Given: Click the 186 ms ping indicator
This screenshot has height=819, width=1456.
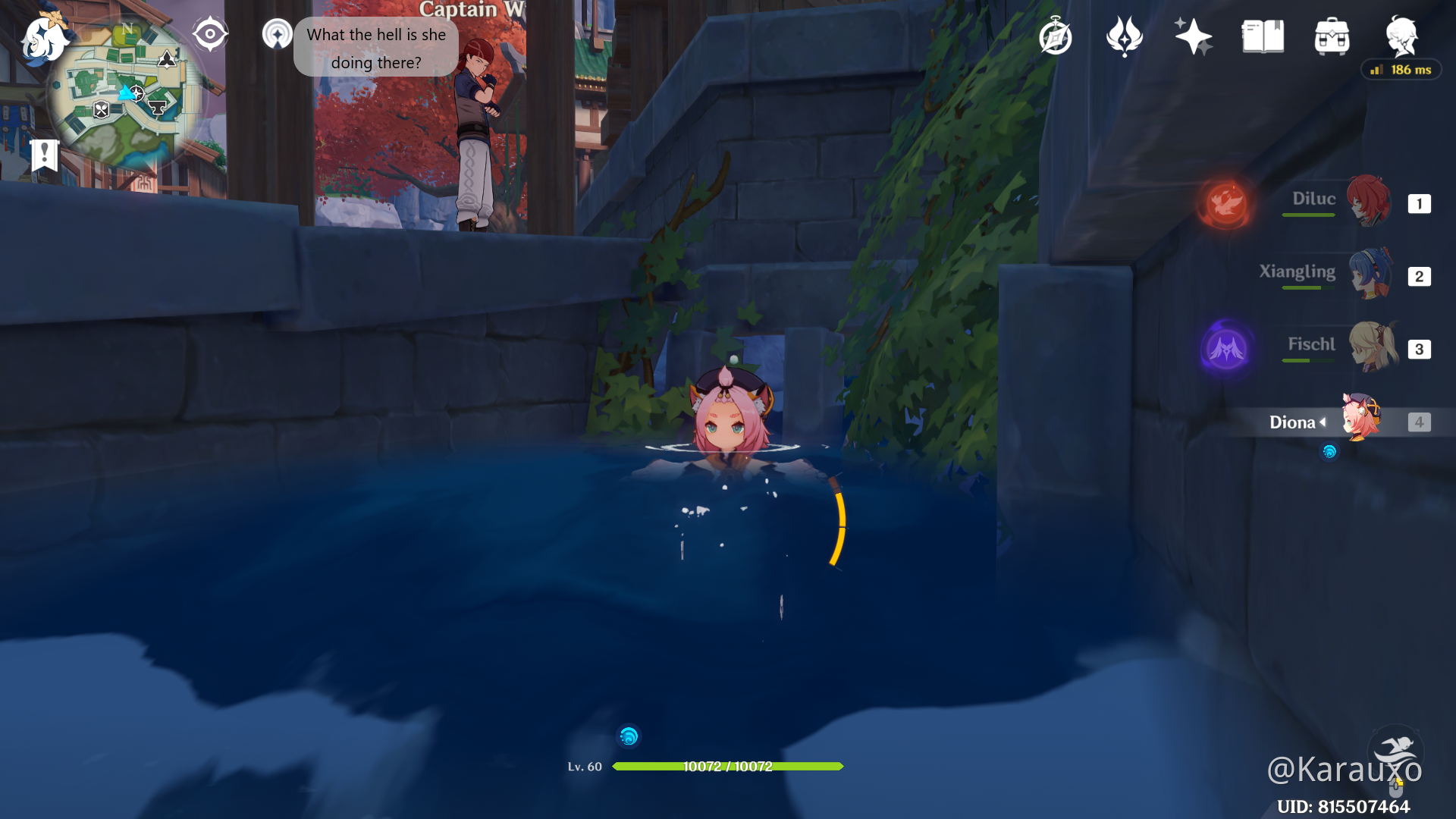Looking at the screenshot, I should pyautogui.click(x=1401, y=69).
